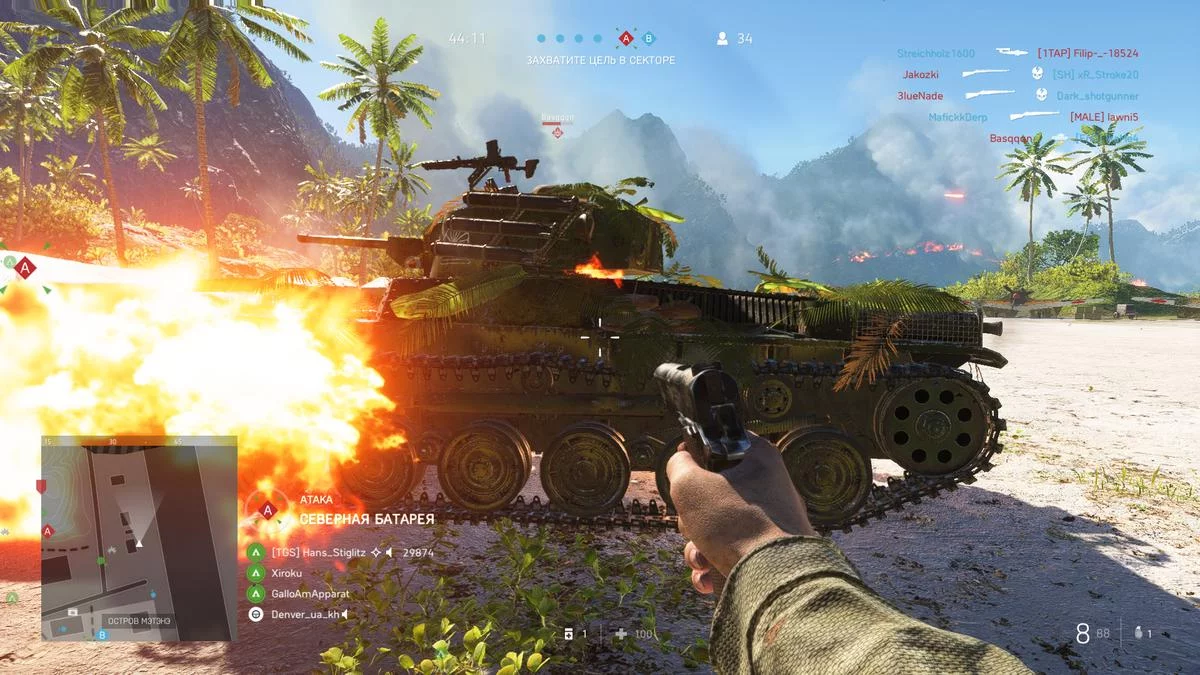Choose GalloAmApparat in the squad list
The height and width of the screenshot is (675, 1200).
[x=310, y=593]
